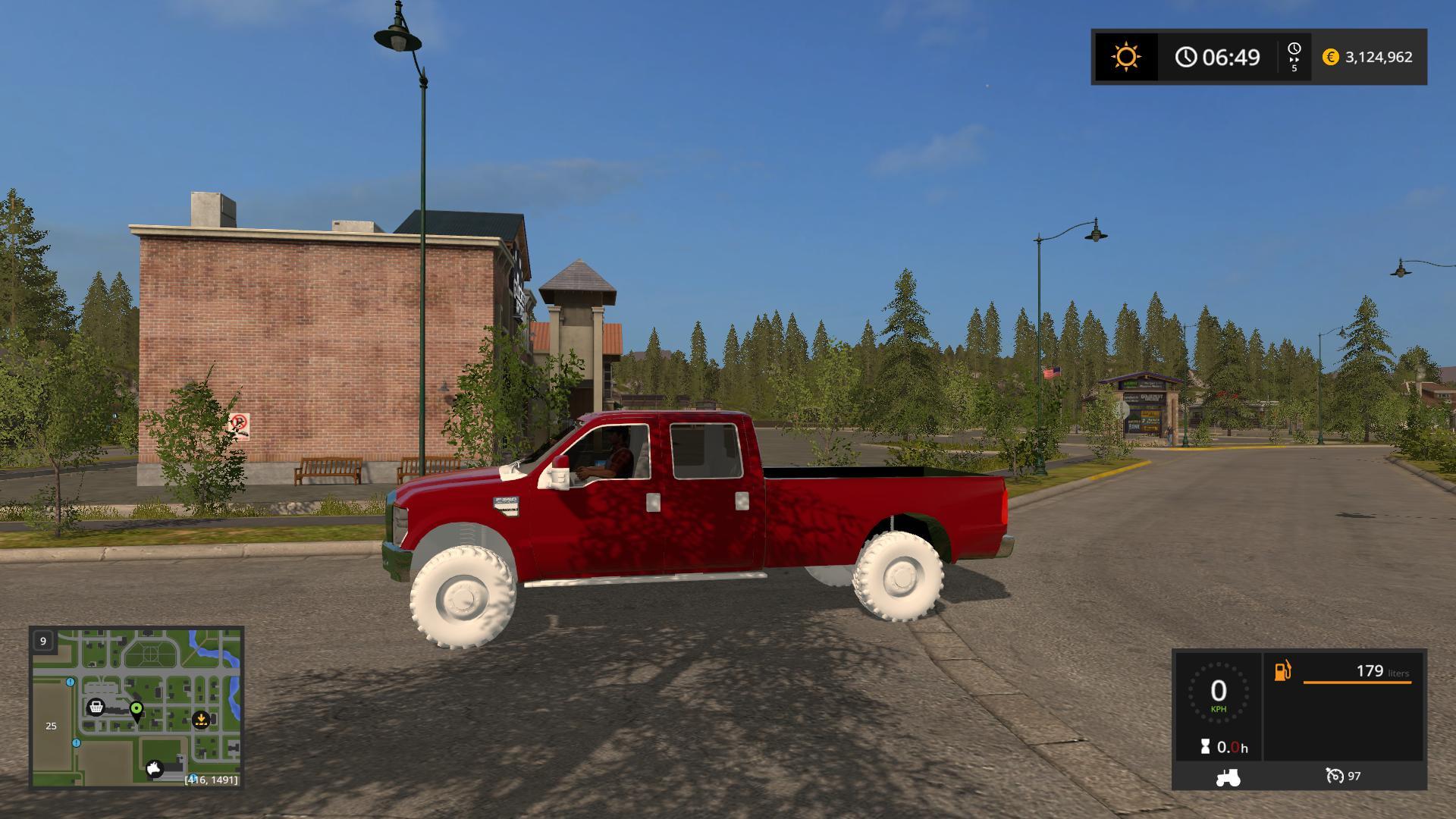Click the time scale fast-forward indicator
Viewport: 1456px width, 819px height.
[1294, 57]
